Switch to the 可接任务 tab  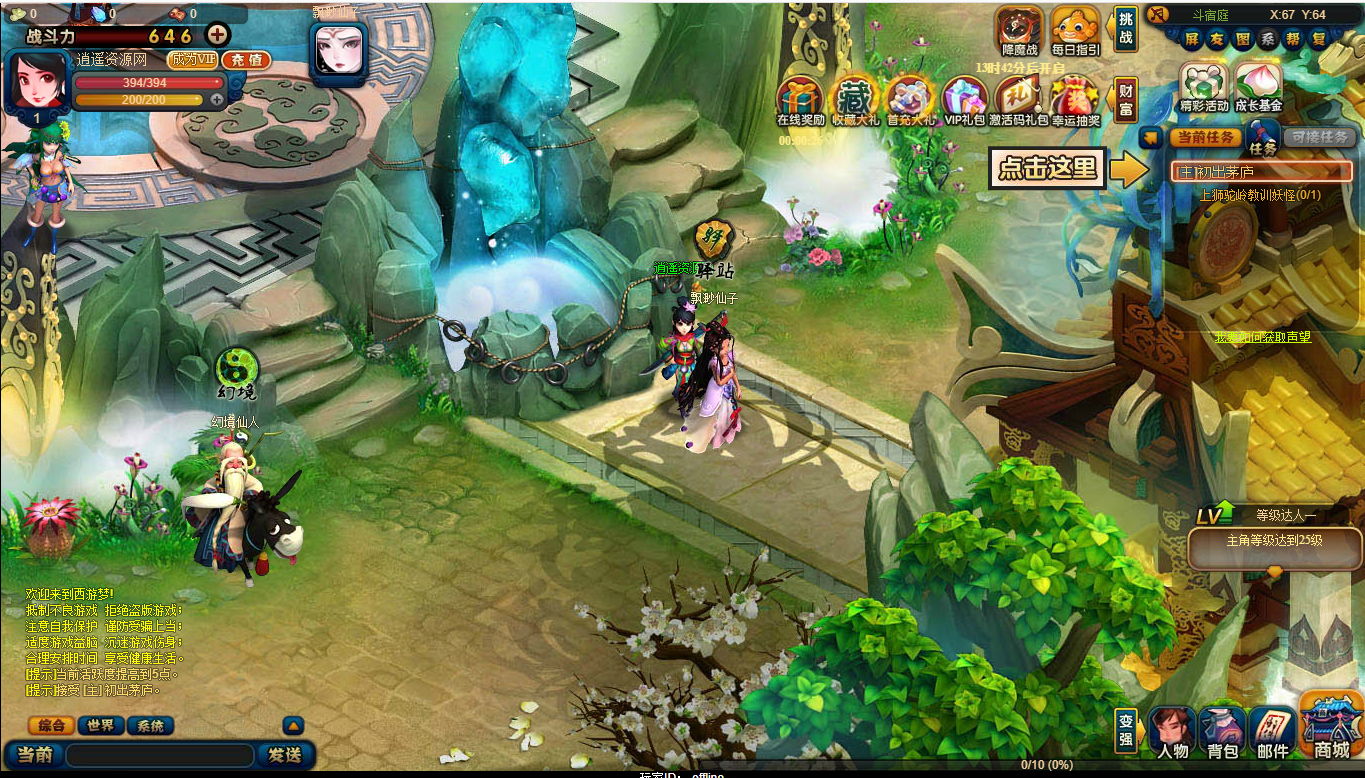(x=1319, y=138)
